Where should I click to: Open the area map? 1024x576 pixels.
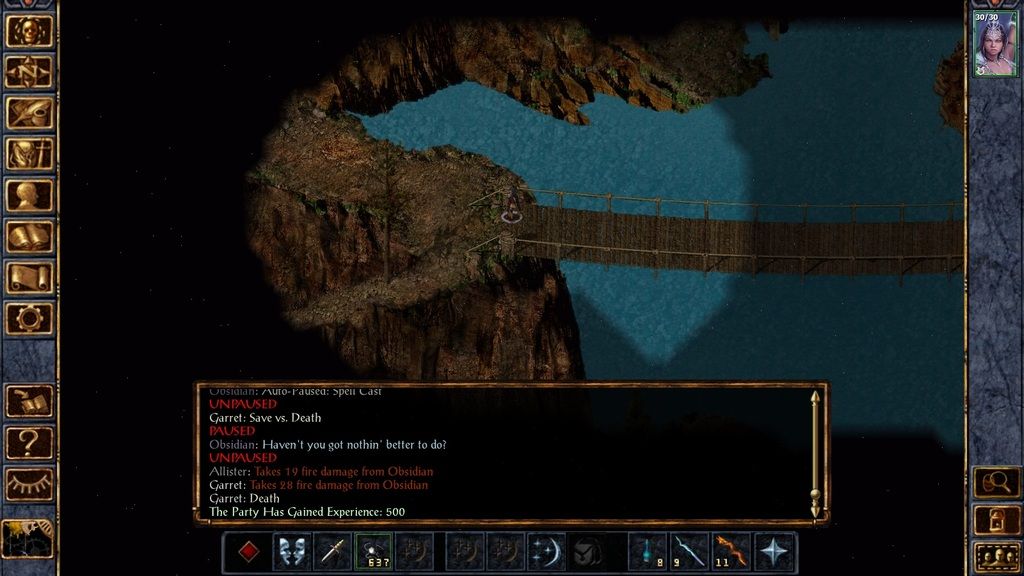[29, 71]
